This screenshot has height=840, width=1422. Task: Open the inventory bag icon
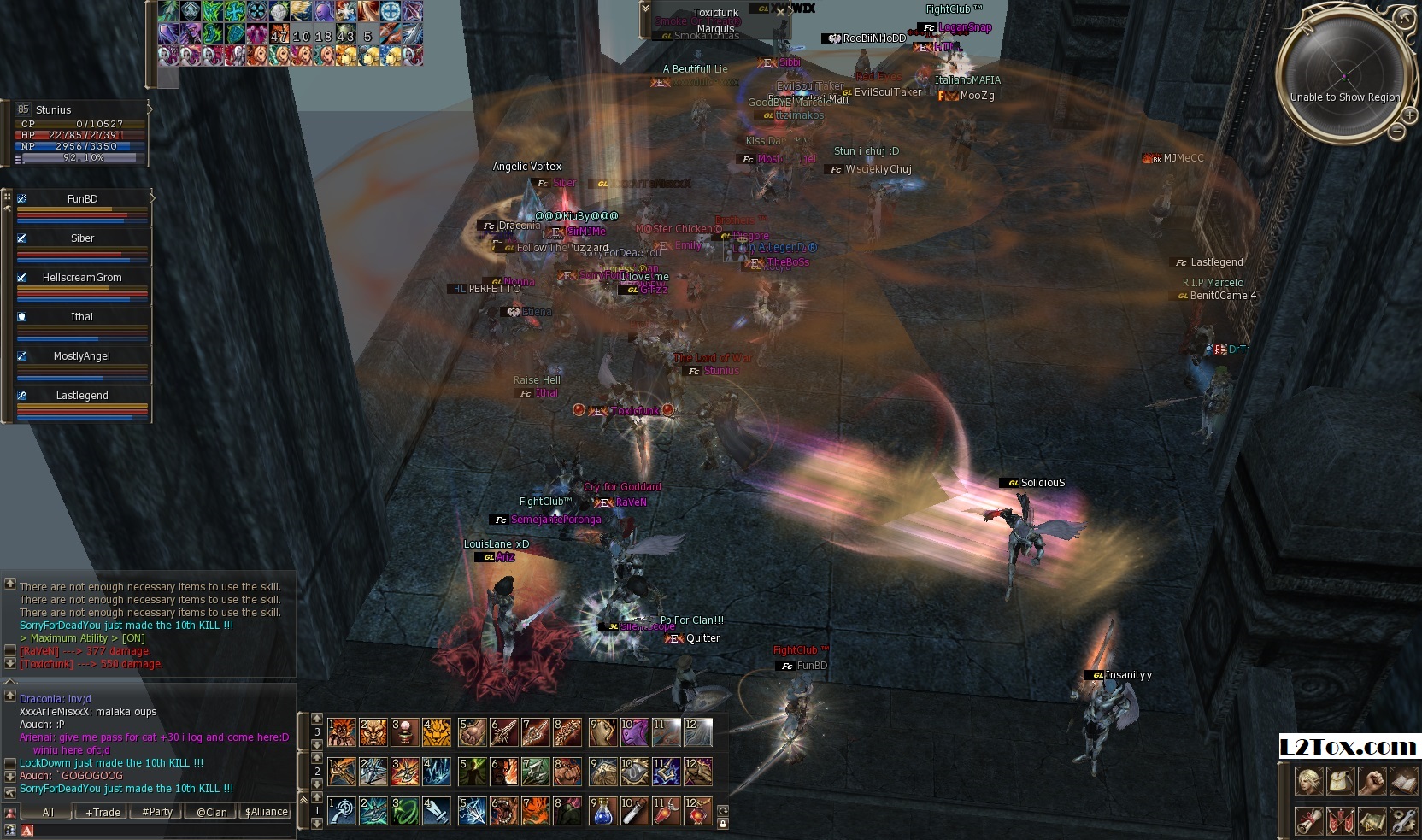[x=1340, y=781]
